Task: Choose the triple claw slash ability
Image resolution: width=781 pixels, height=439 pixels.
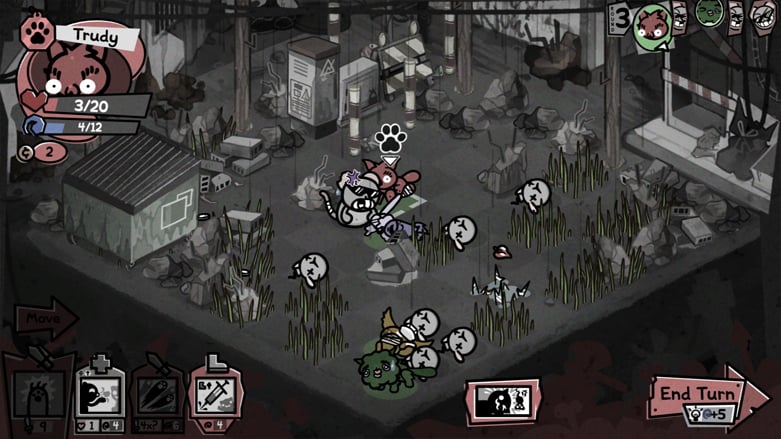Action: [157, 395]
